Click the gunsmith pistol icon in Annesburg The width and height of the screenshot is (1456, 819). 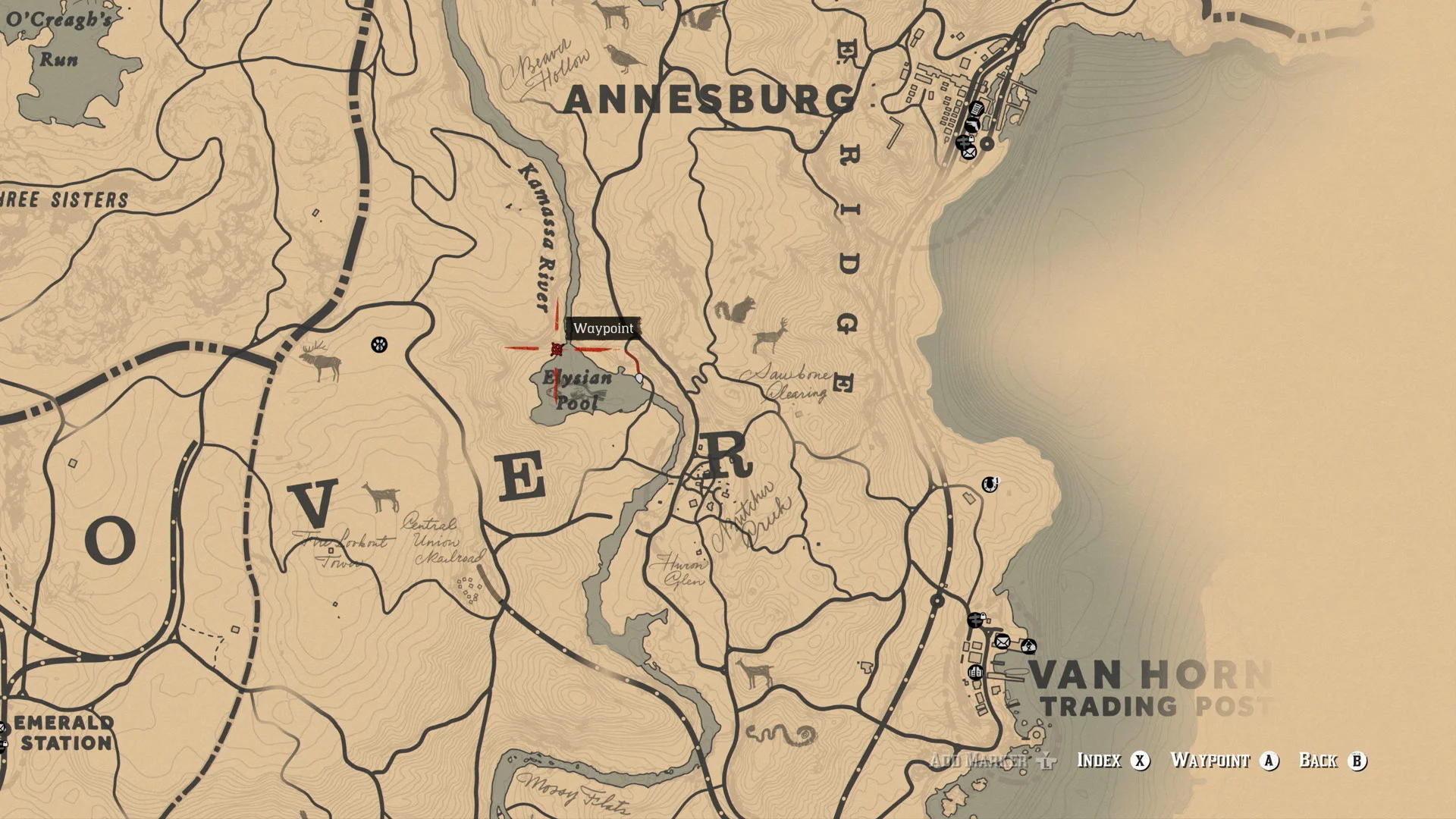[x=972, y=124]
